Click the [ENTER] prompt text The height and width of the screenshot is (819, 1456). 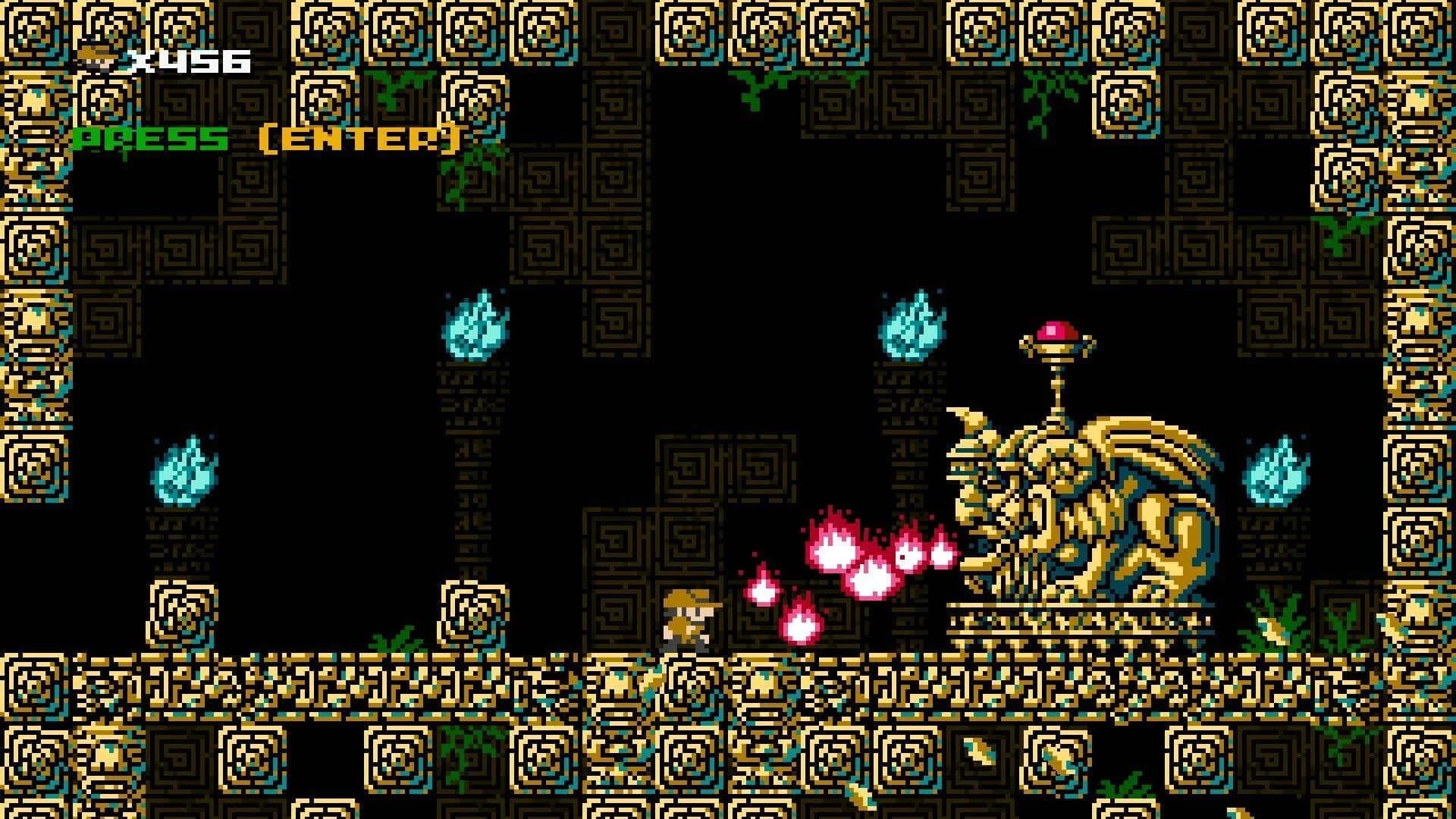[x=360, y=139]
